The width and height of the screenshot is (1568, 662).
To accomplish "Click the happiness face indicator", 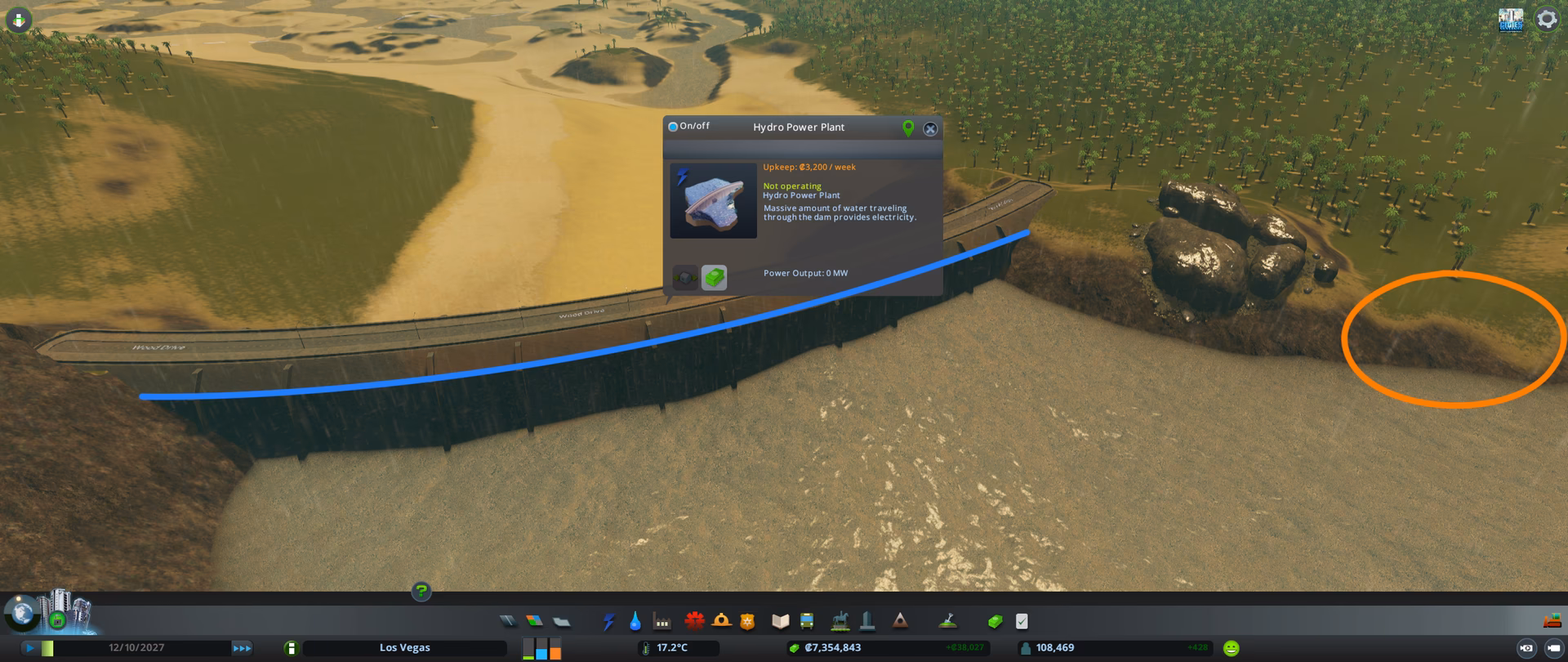I will 1230,647.
